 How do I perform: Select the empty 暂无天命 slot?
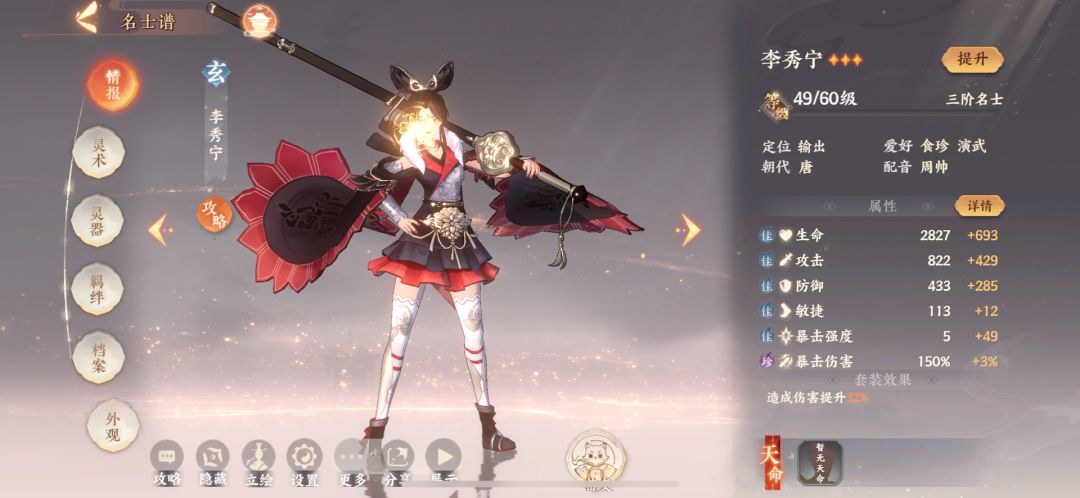click(820, 463)
